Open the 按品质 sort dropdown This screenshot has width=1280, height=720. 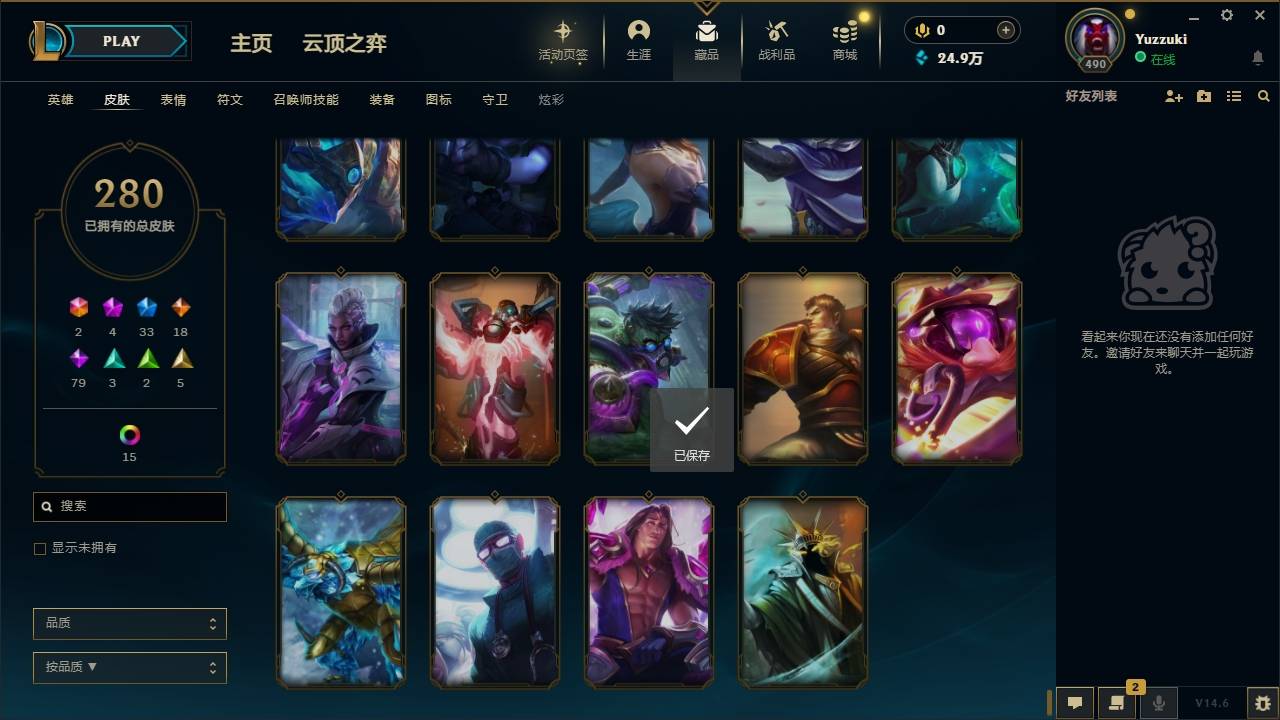click(x=129, y=667)
